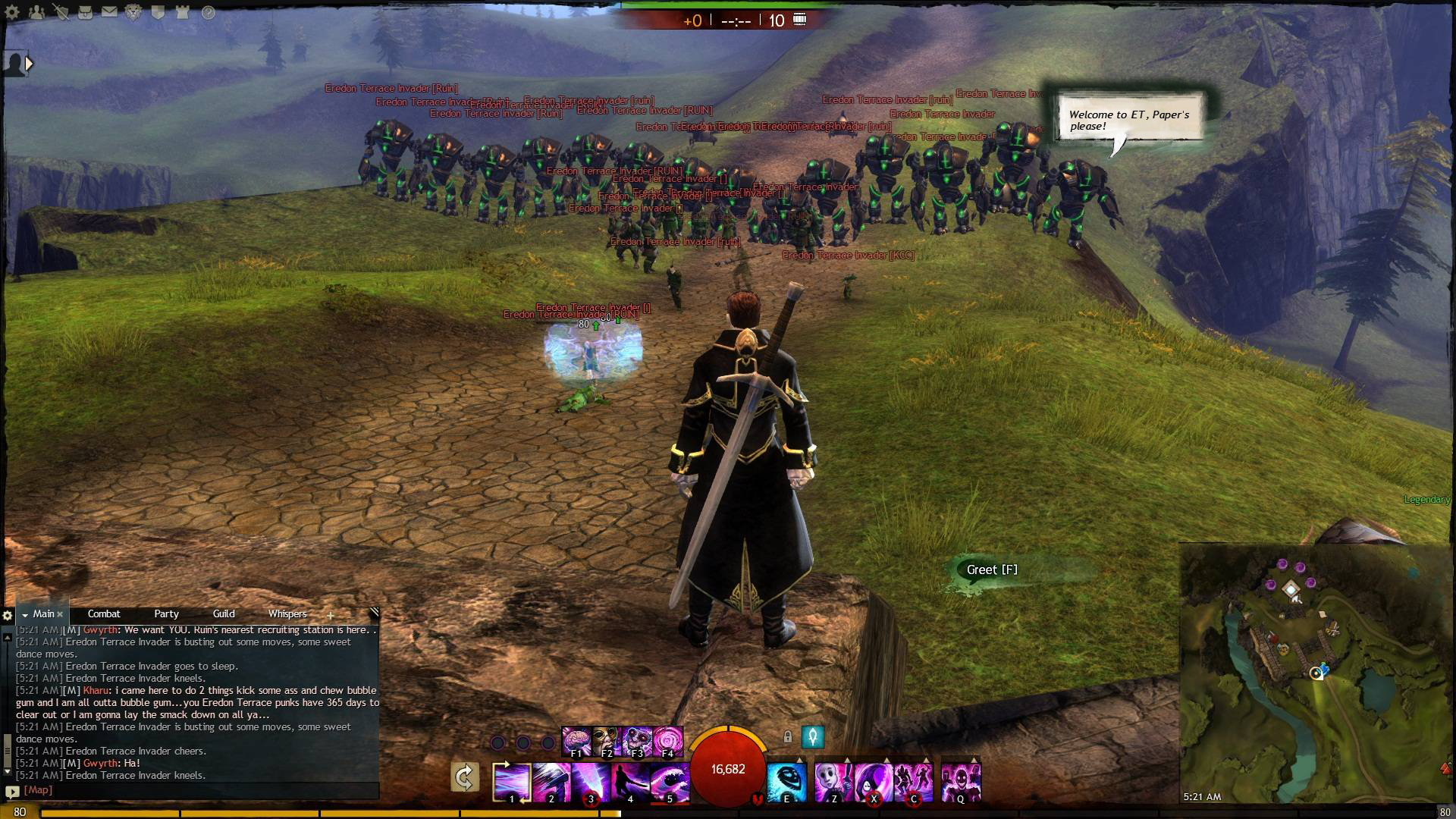
Task: Open the inventory bag icon
Action: tap(85, 12)
